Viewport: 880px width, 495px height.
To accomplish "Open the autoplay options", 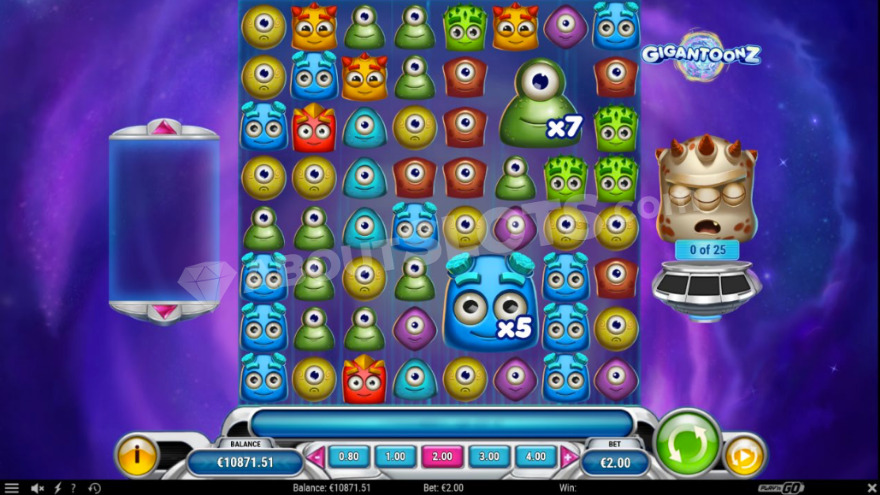I will pos(743,455).
